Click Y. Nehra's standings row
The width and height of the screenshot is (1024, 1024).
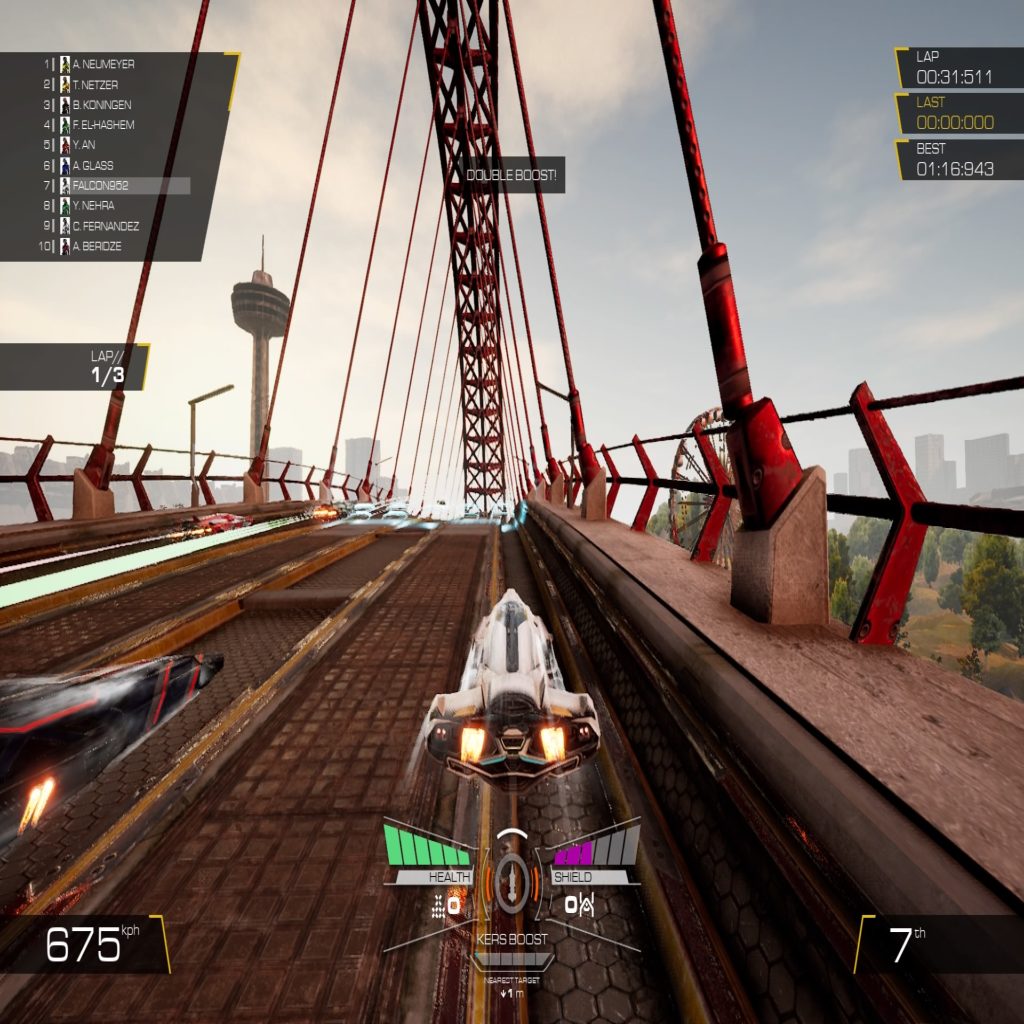[x=95, y=206]
